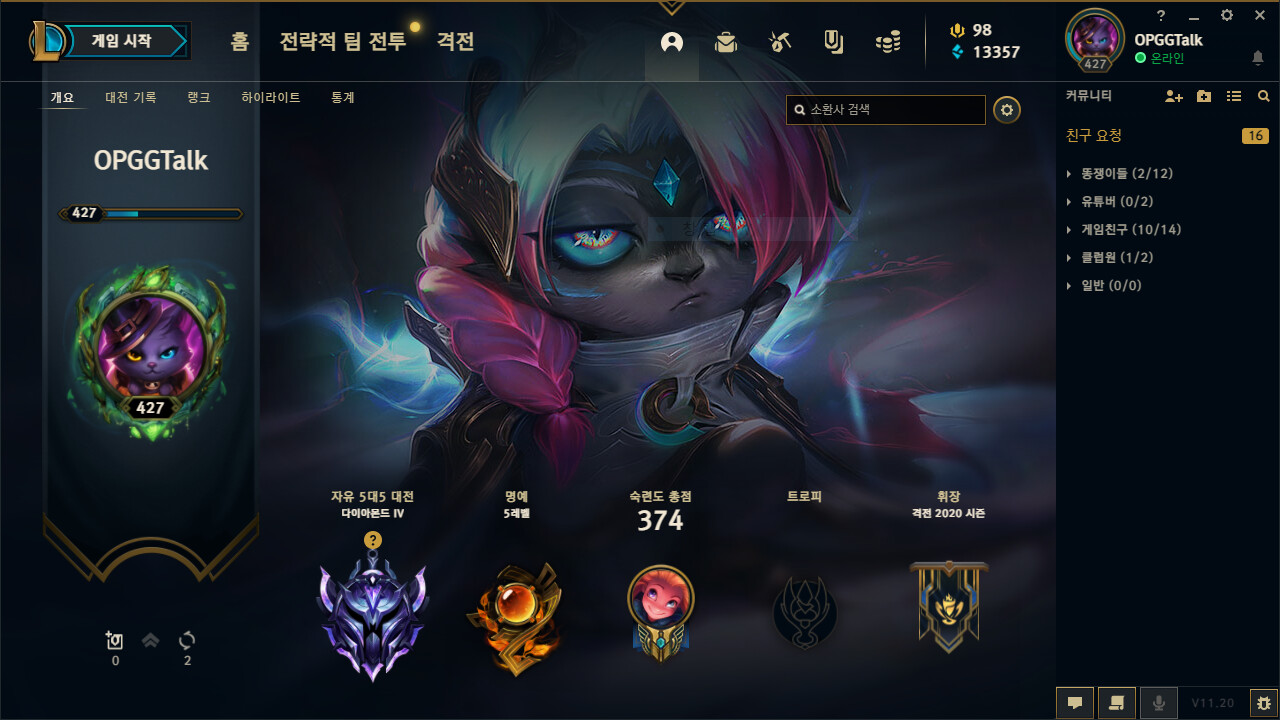Viewport: 1280px width, 720px height.
Task: Click the 게임 시작 play button
Action: pos(122,42)
